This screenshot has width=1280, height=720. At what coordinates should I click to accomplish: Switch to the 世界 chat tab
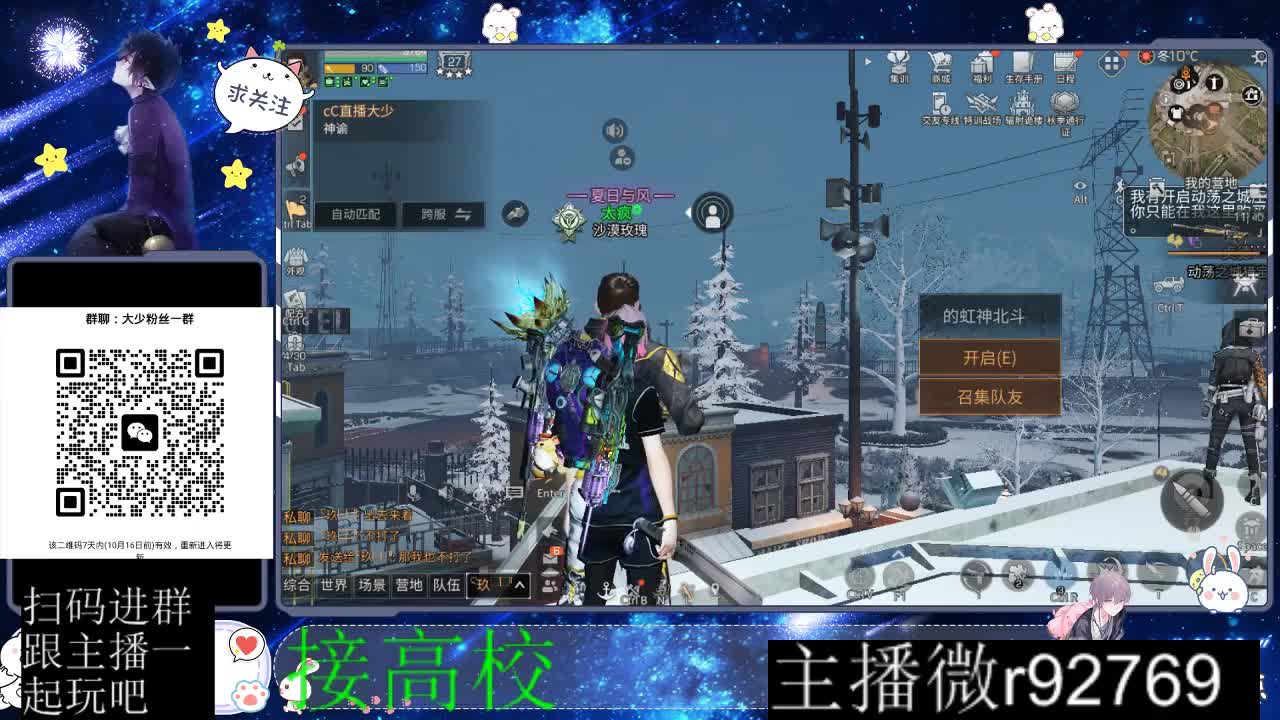click(x=335, y=586)
